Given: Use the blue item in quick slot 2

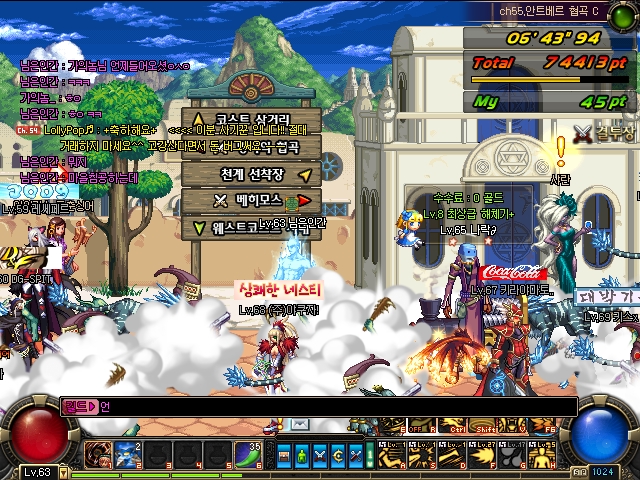Looking at the screenshot, I should tap(126, 454).
